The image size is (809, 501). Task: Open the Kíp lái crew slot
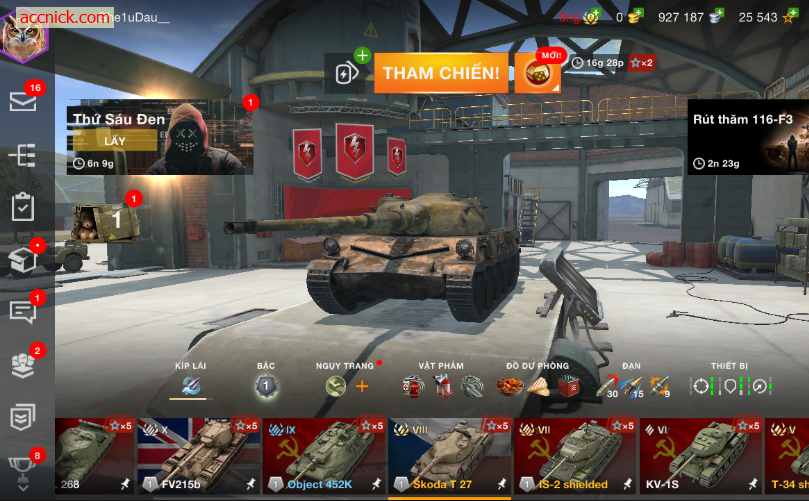190,385
